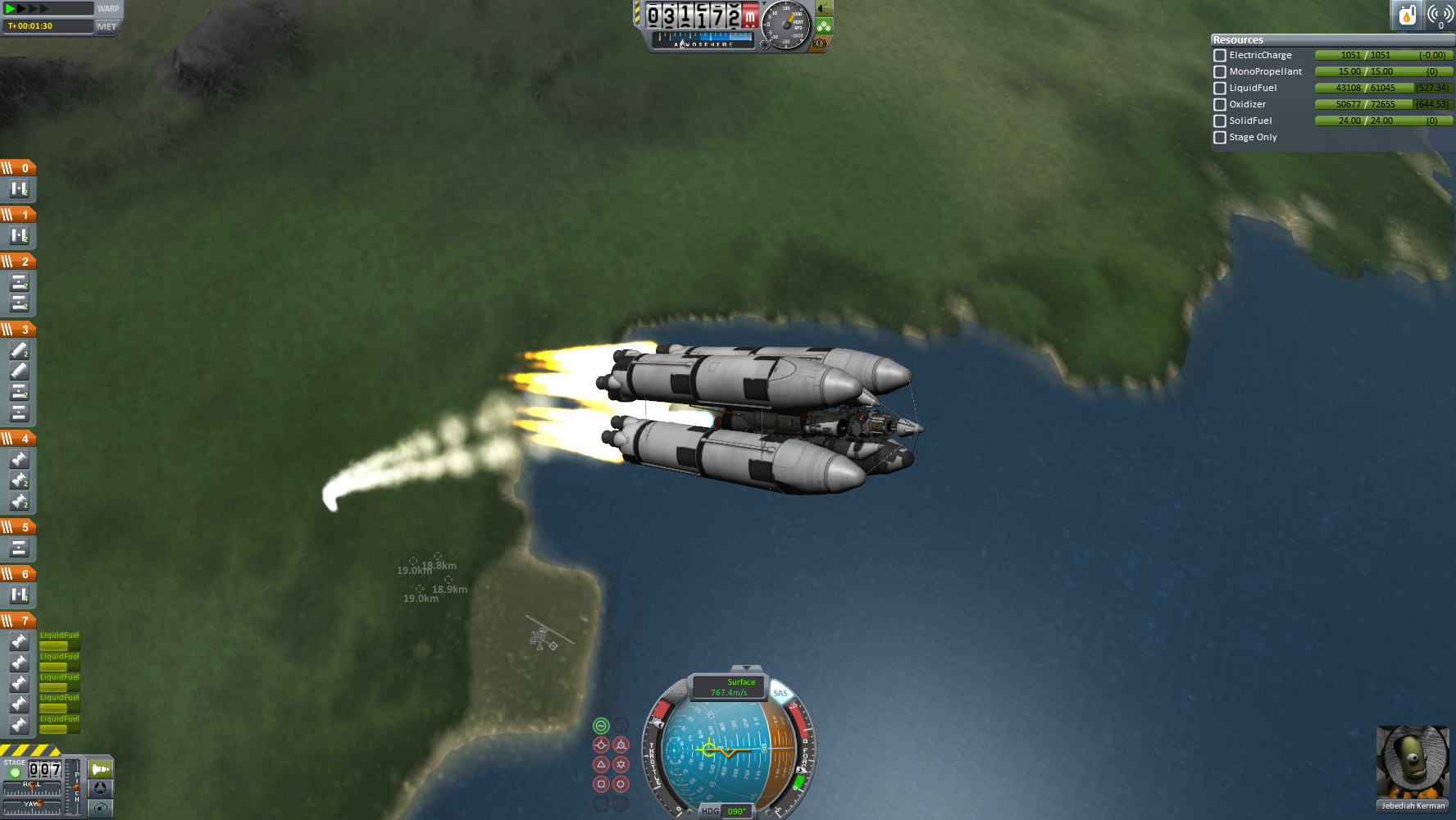
Task: Open Jebediah Kerman's crew portrait
Action: point(1413,763)
